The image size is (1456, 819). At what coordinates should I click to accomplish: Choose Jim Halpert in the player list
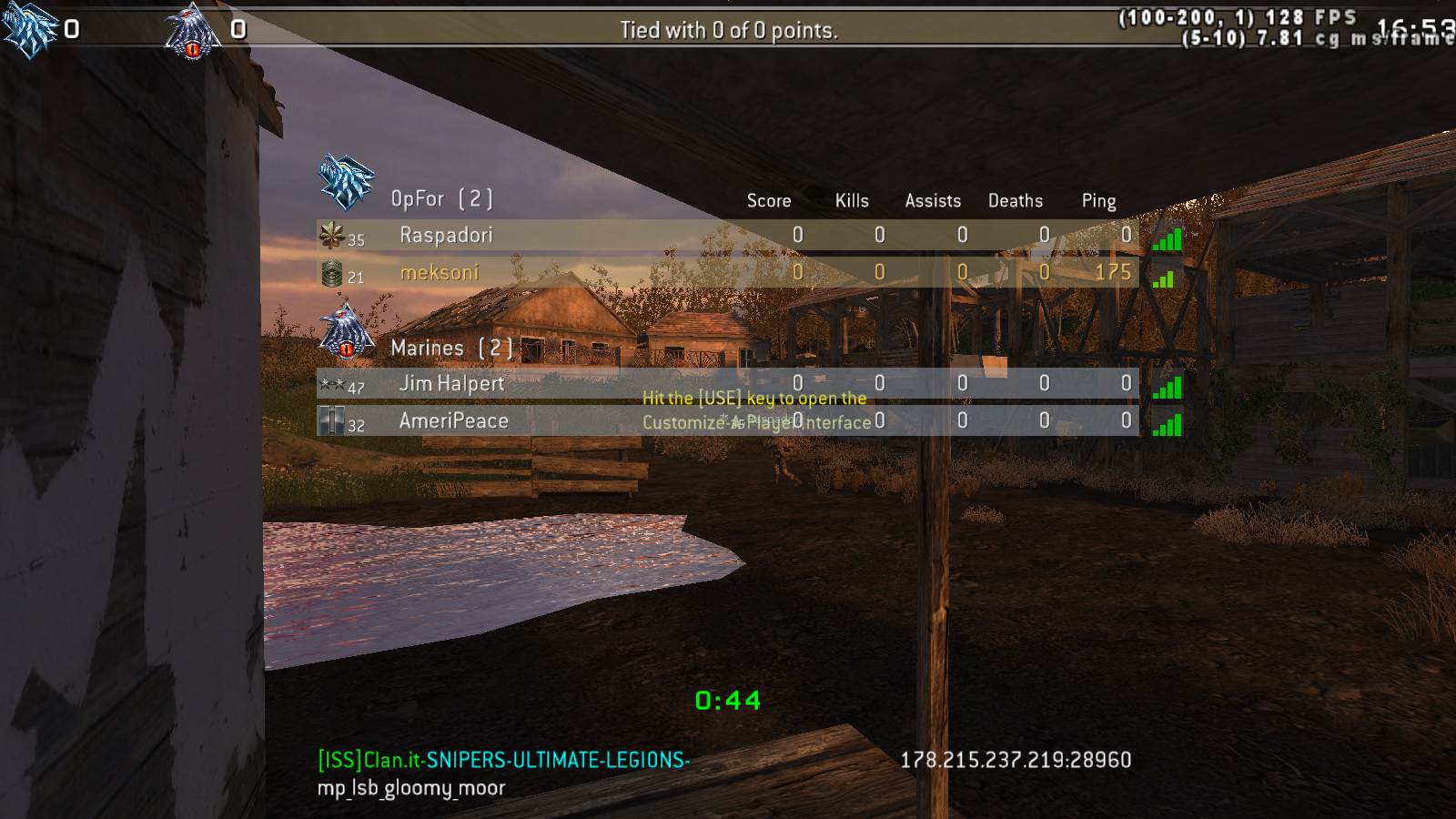pos(451,384)
